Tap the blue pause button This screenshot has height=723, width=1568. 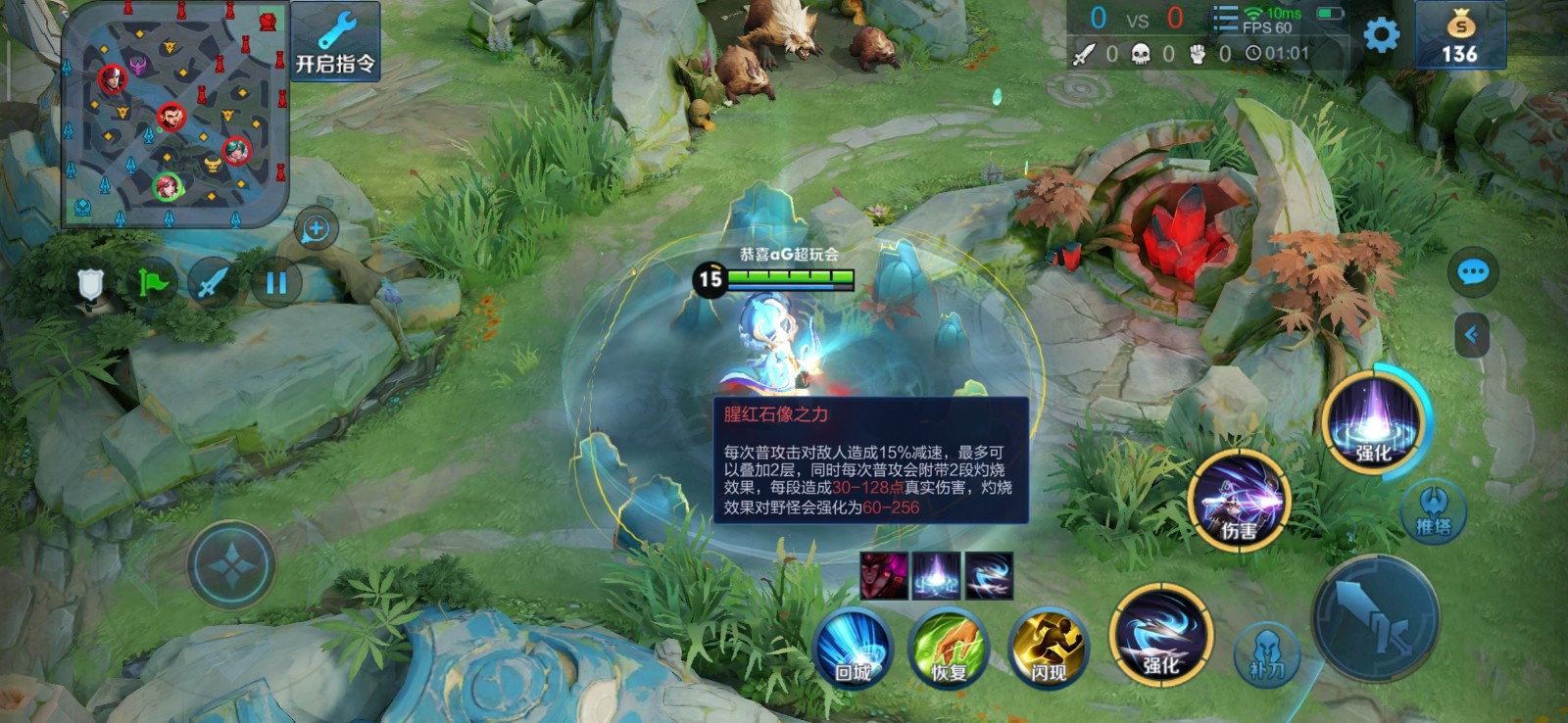(275, 284)
